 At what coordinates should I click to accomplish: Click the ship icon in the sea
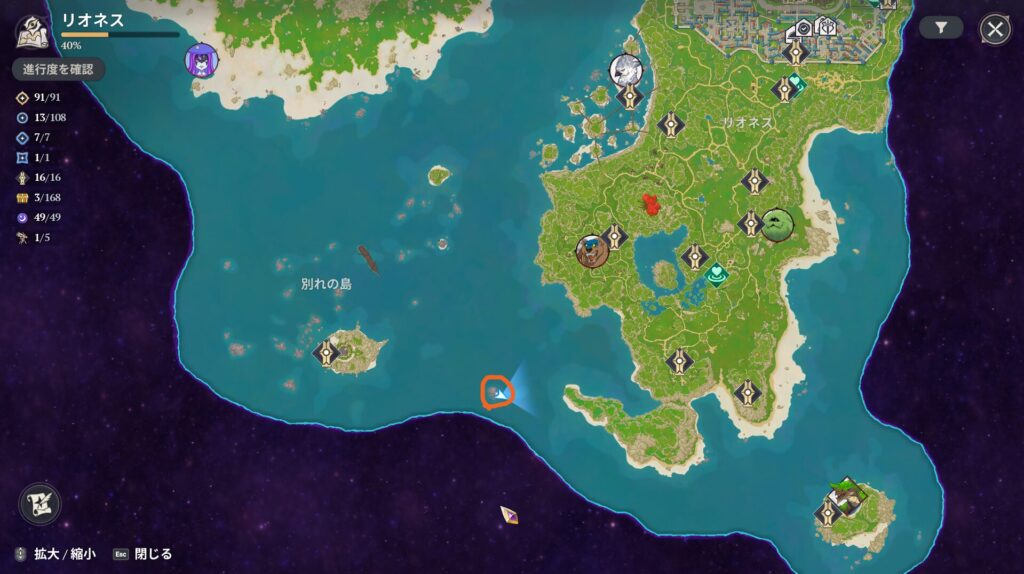(x=369, y=260)
